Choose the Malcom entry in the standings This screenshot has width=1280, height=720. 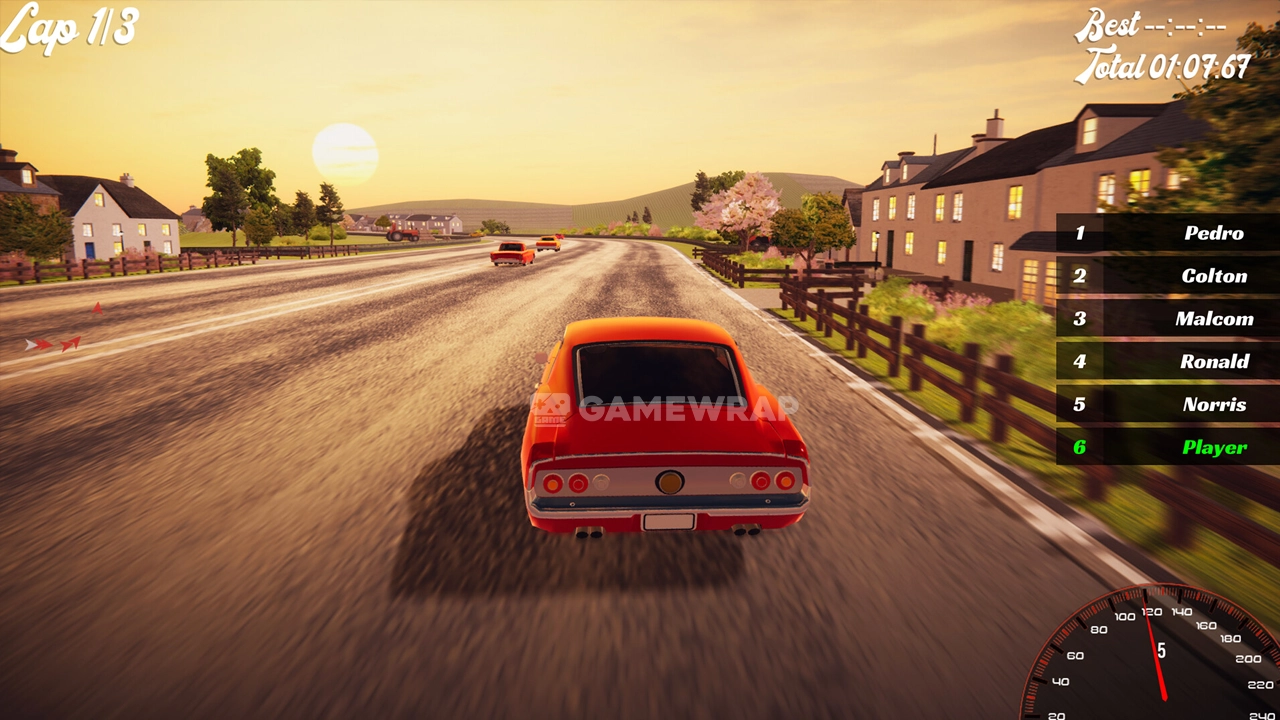coord(1167,319)
